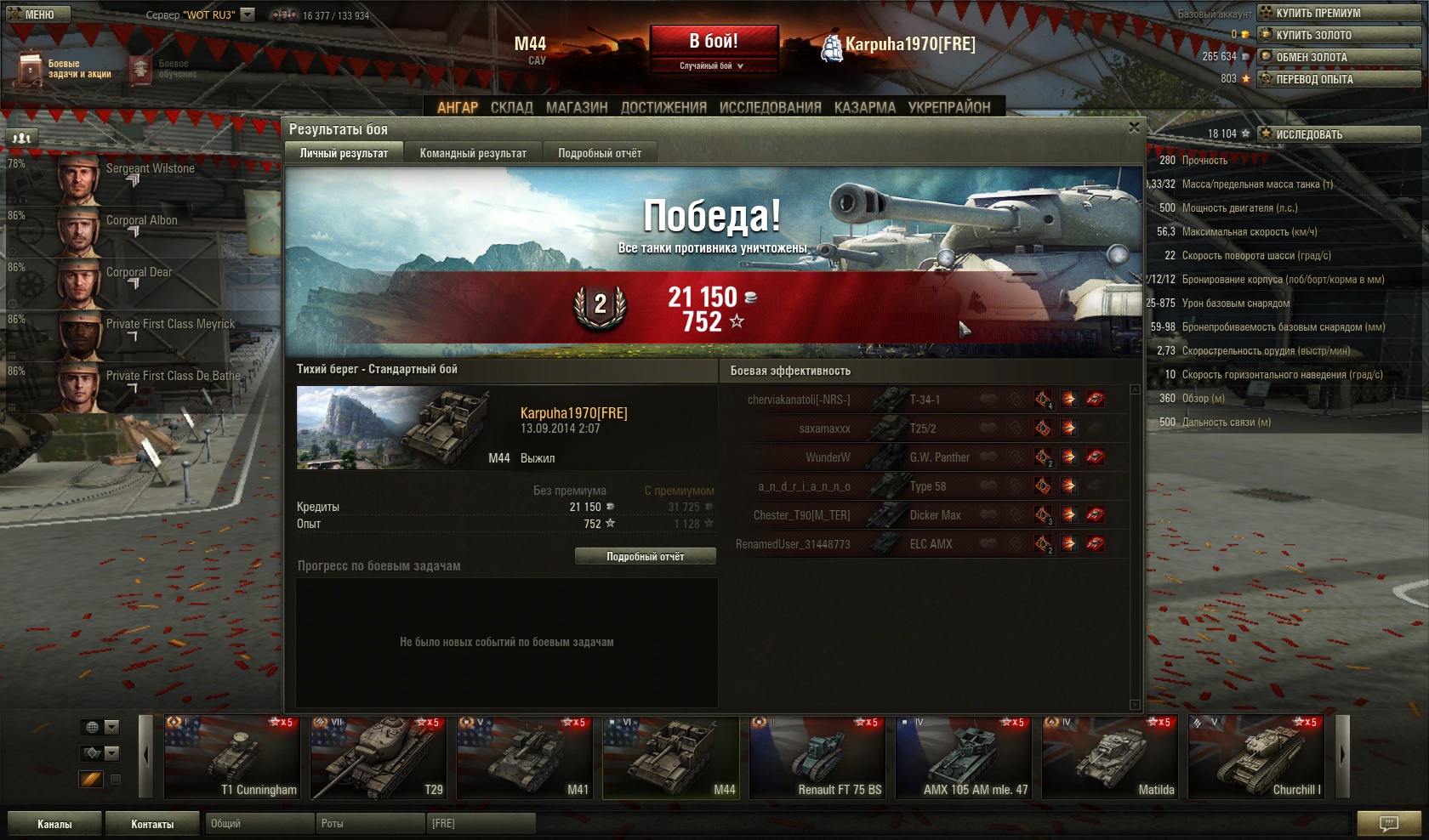The image size is (1429, 840).
Task: Go to the МАГАЗИН shop
Action: tap(577, 107)
